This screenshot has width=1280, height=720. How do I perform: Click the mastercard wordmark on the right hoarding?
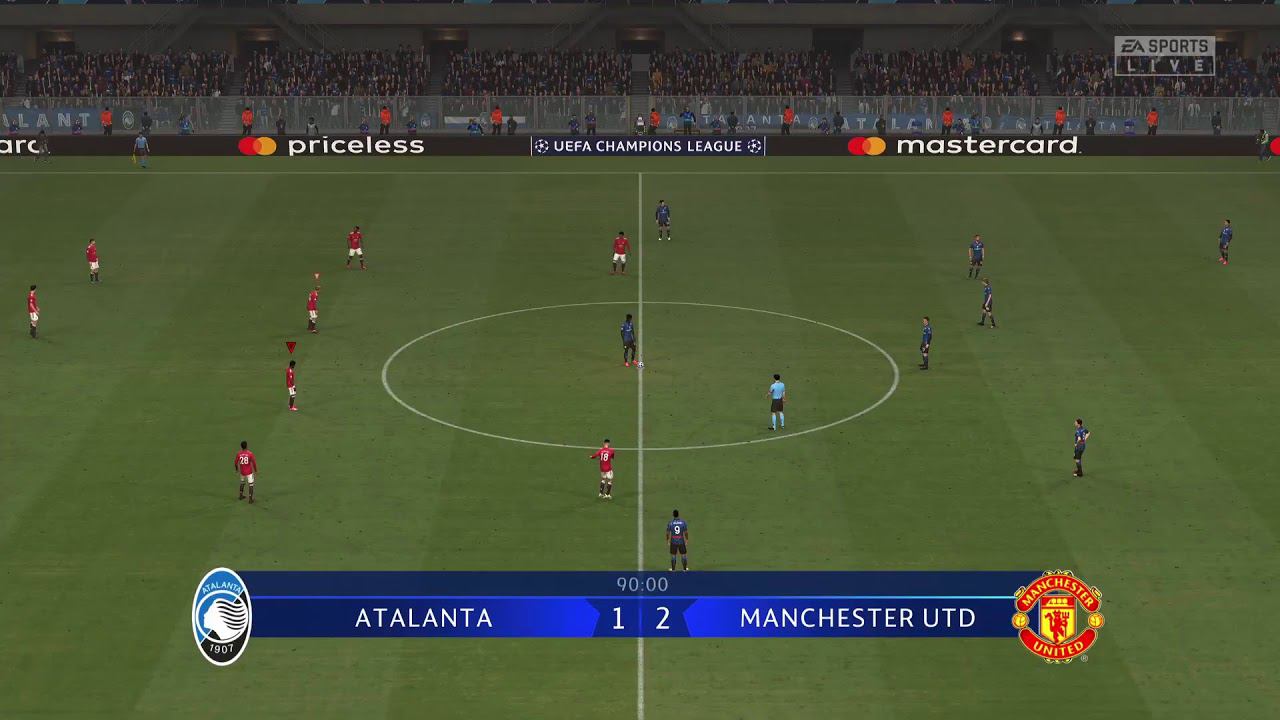click(985, 146)
